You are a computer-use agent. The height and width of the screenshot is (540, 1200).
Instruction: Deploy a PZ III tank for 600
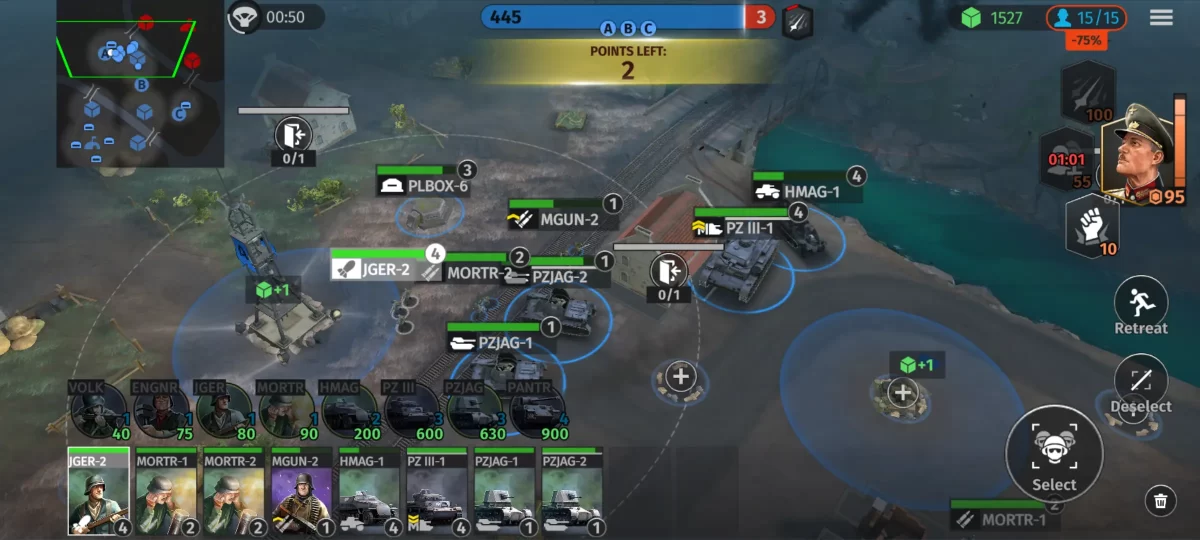click(x=413, y=410)
